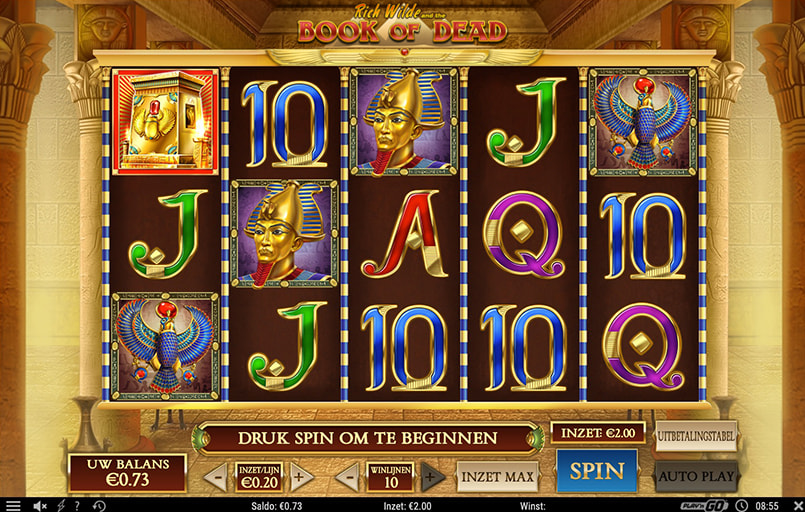
Task: Reduce the number of Winlijnen
Action: [346, 477]
